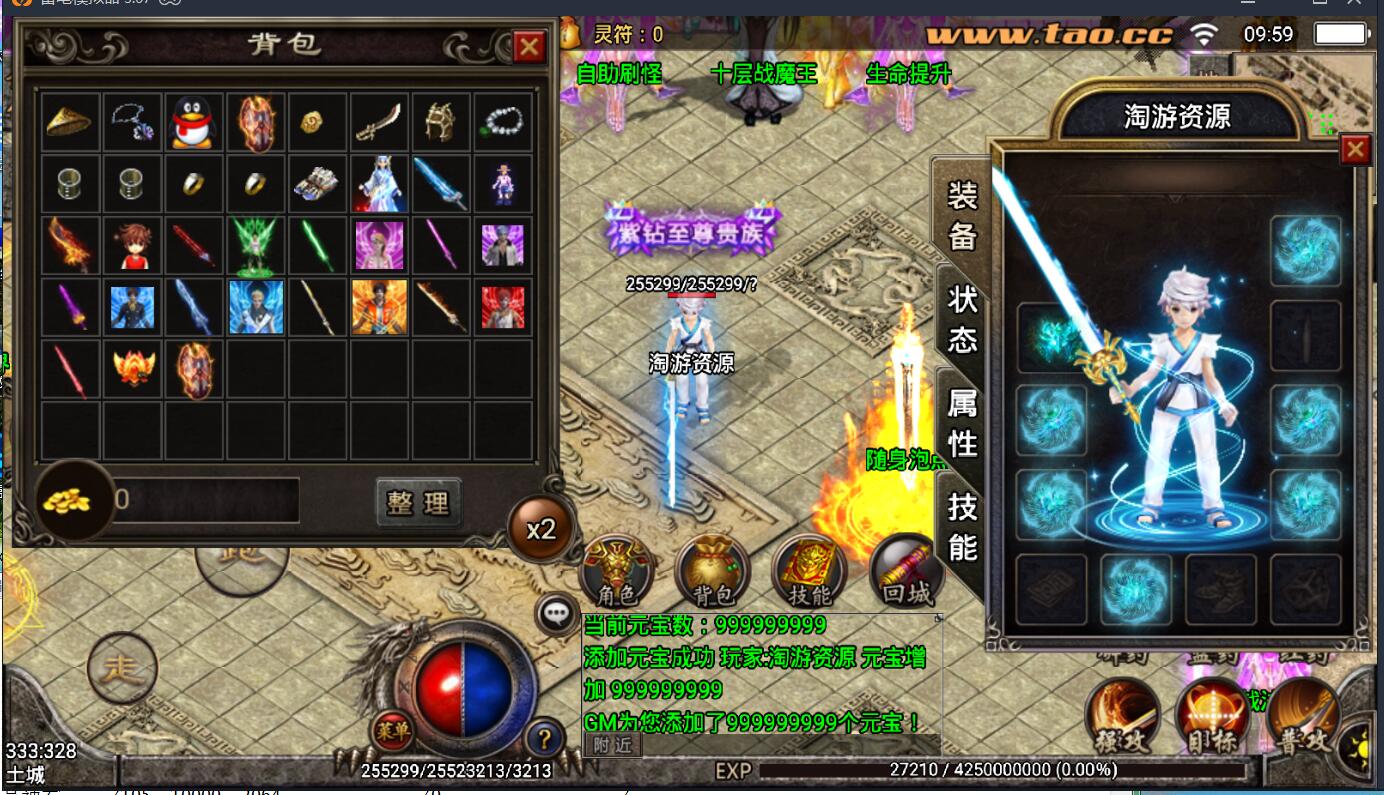Screen dimensions: 1384x795
Task: Switch to the 属性 attributes tab
Action: tap(962, 423)
